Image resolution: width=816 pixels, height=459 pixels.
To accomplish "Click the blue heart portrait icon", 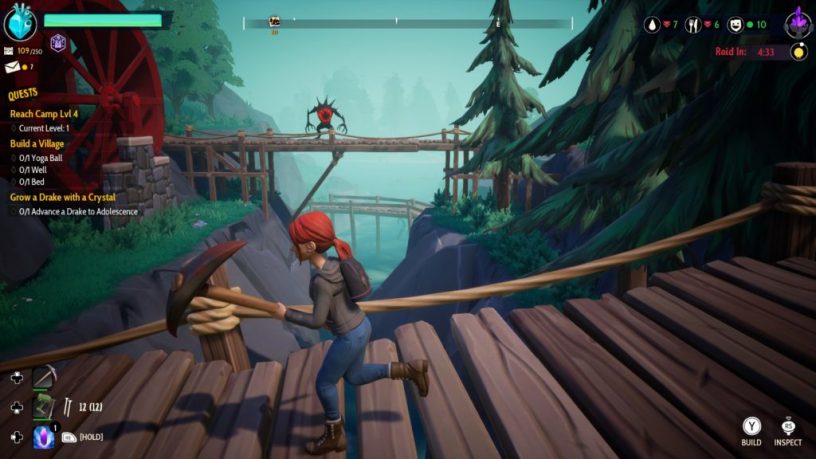I will 20,22.
